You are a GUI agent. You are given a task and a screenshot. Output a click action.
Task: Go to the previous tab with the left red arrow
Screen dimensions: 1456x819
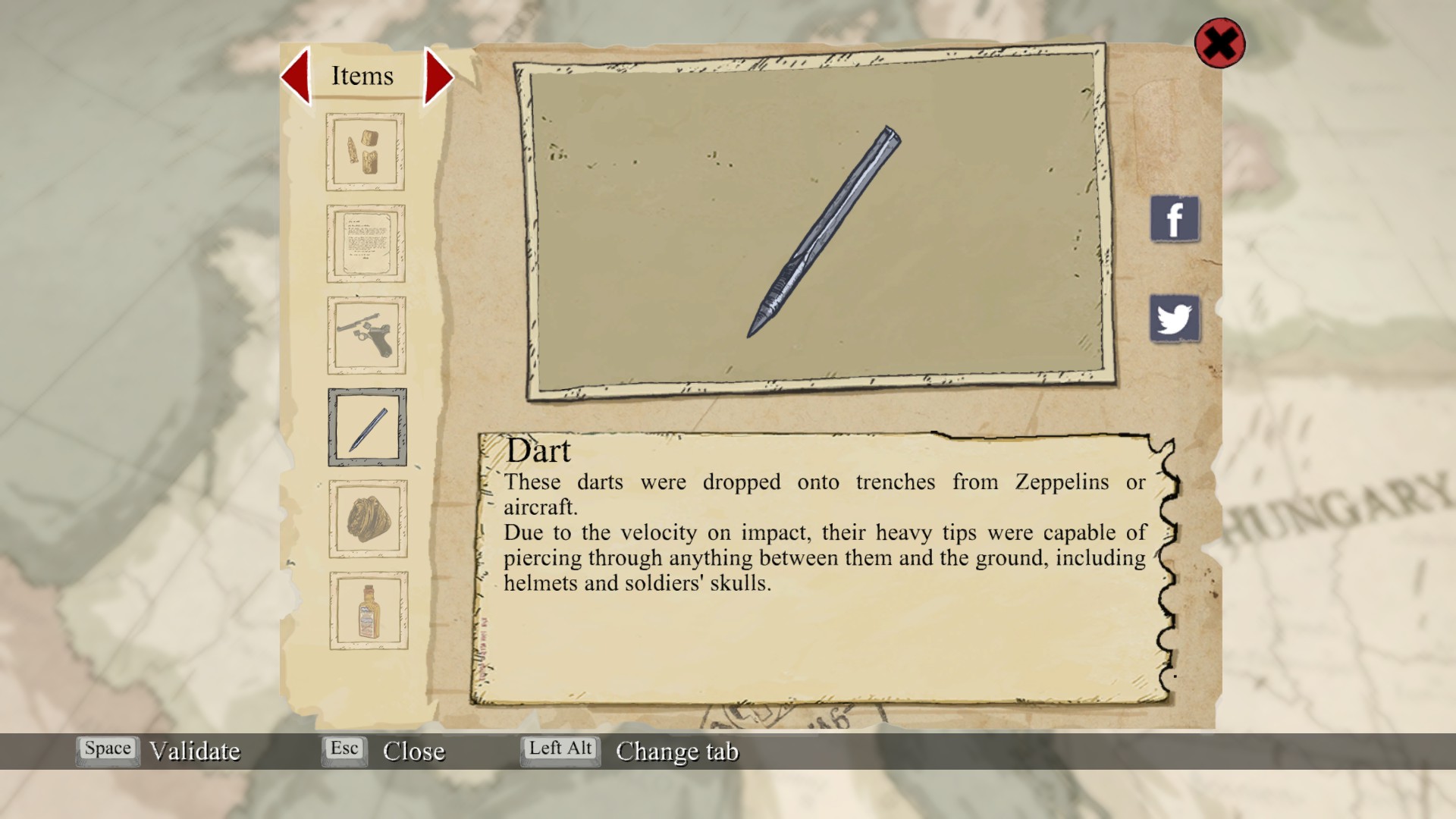click(x=297, y=76)
